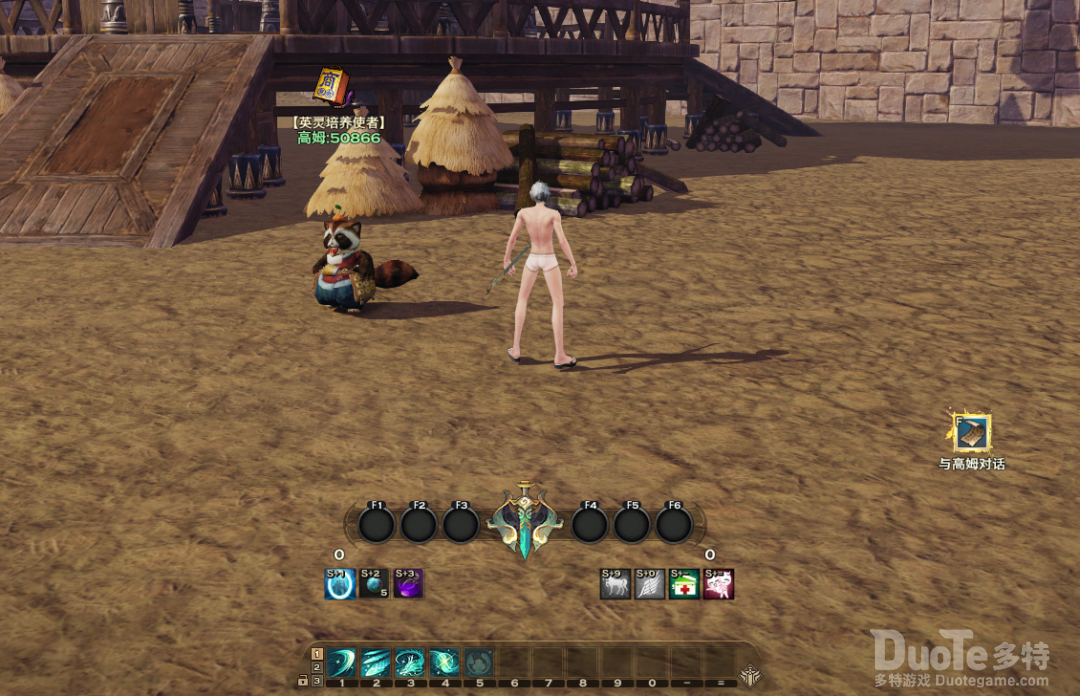Select the merchant icon above 高姆

[x=331, y=86]
